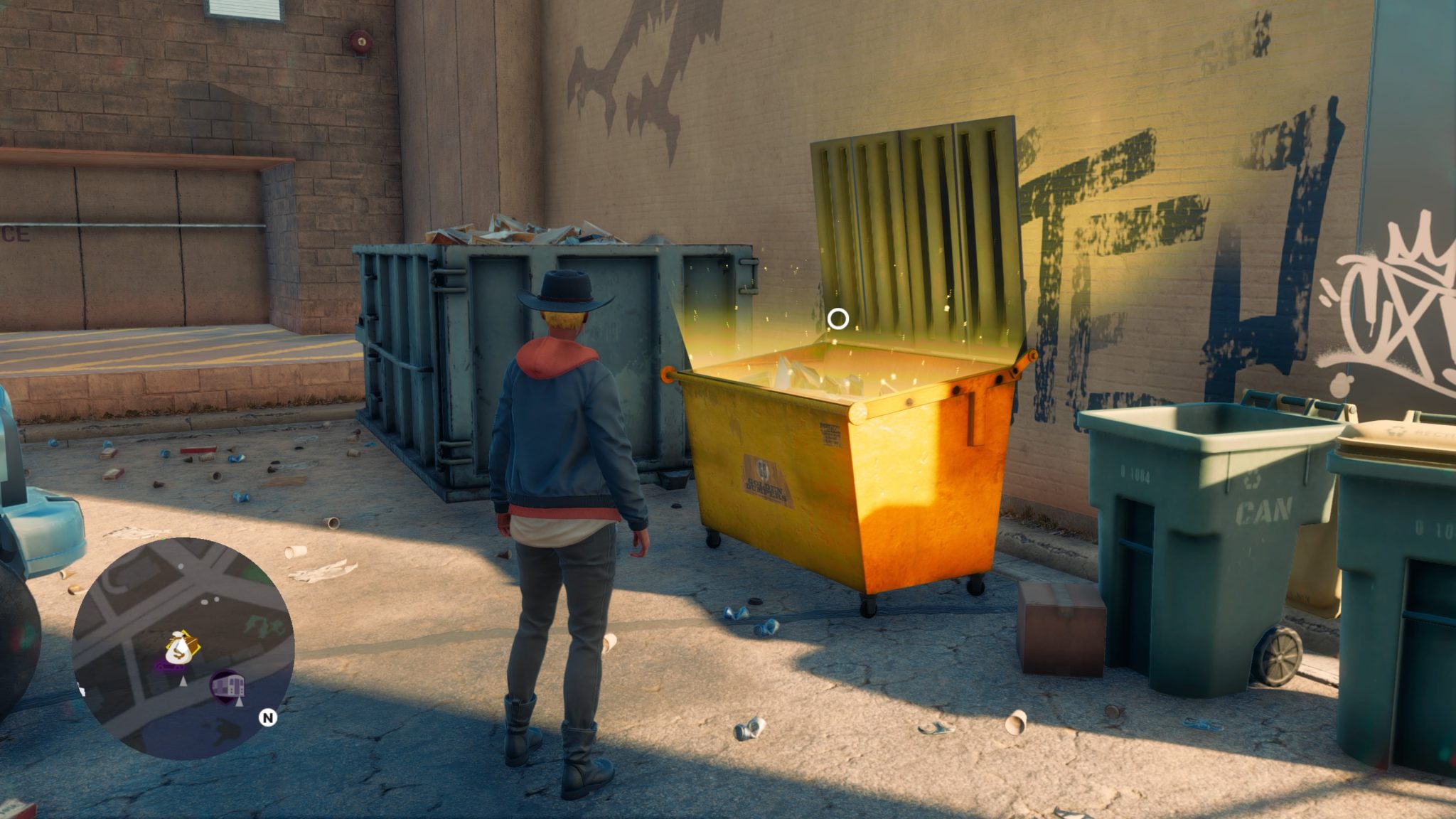Click the store destination marker pin below the minimap icon
This screenshot has height=819, width=1456.
240,704
